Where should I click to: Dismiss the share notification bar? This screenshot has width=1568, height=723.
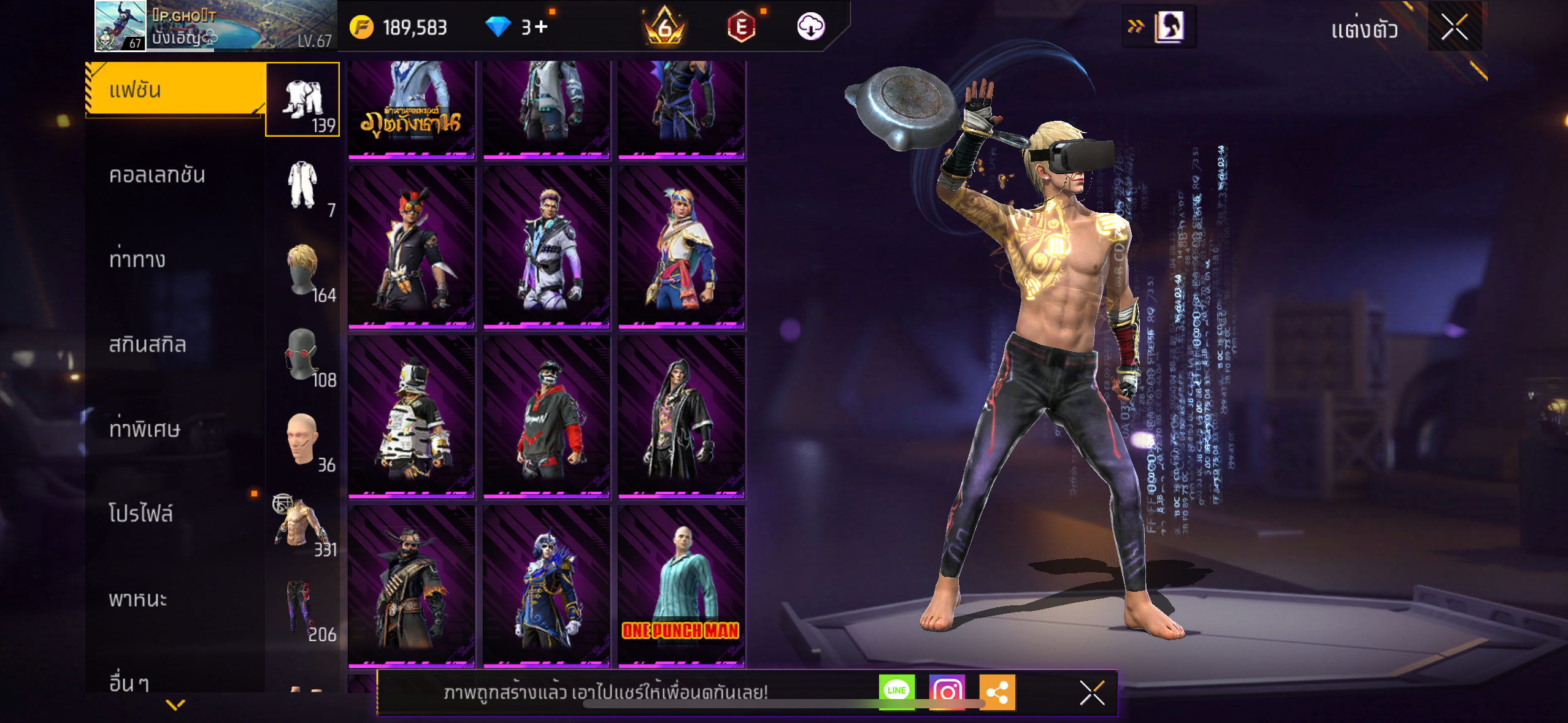1092,693
